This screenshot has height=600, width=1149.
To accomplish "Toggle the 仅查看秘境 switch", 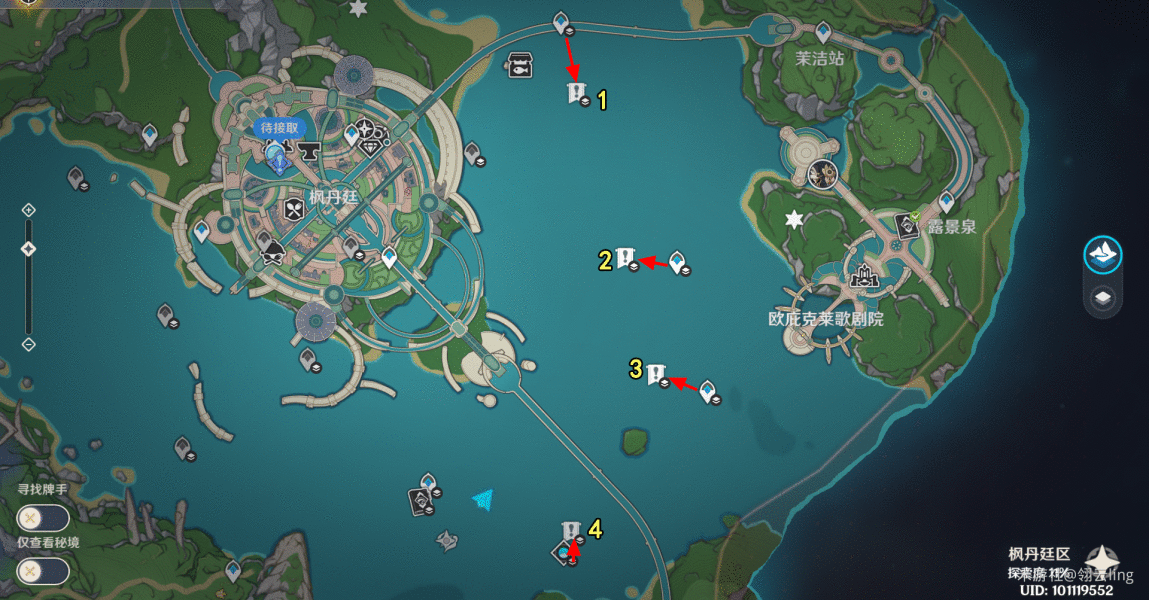I will click(42, 571).
